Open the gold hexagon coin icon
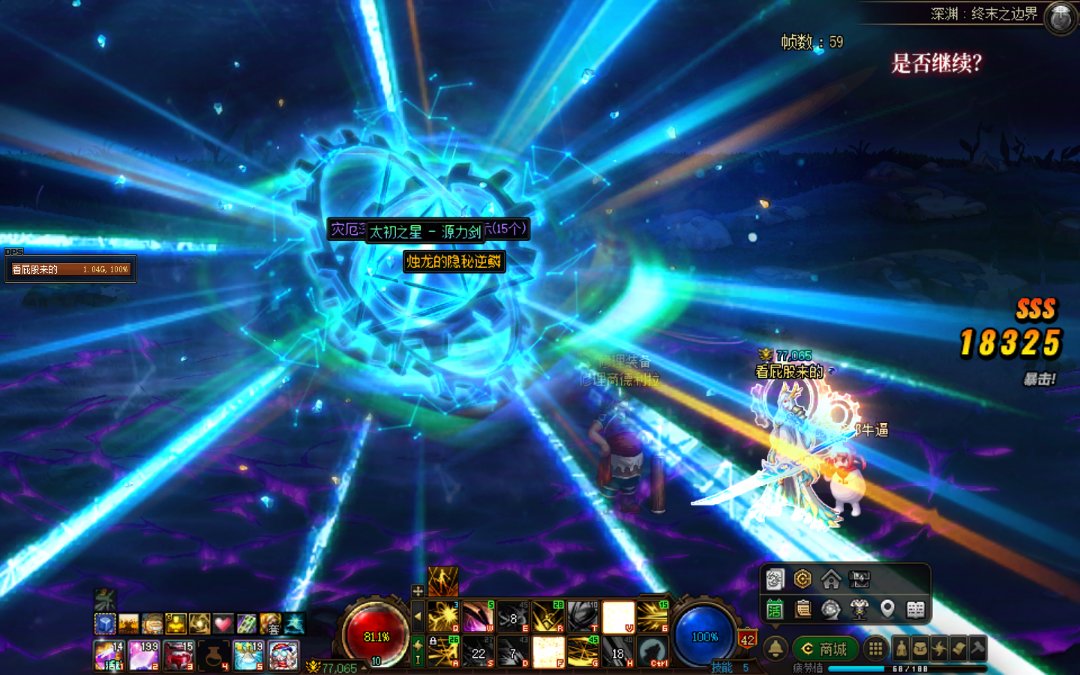This screenshot has height=675, width=1080. (802, 579)
